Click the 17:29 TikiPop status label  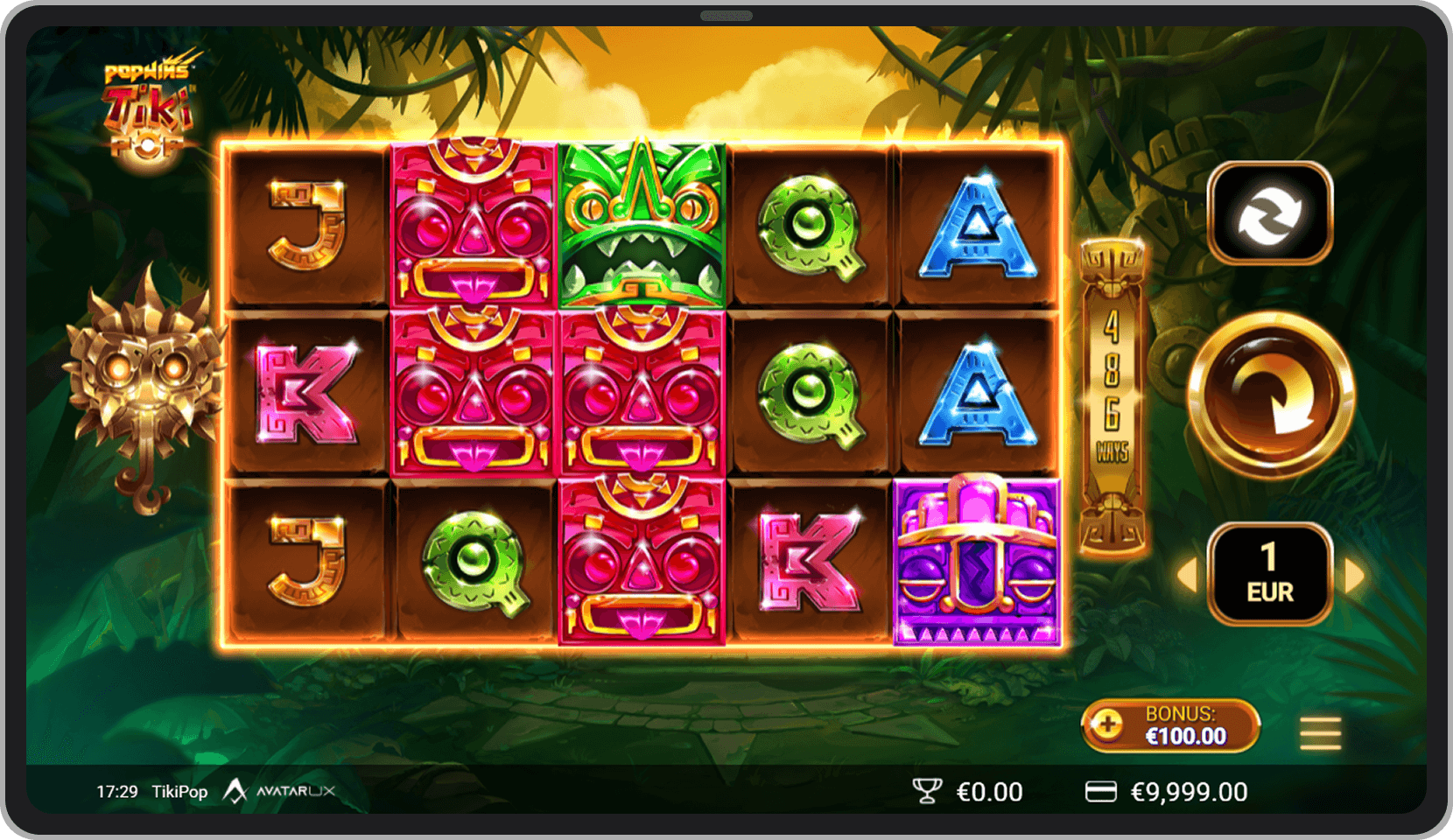tap(153, 791)
